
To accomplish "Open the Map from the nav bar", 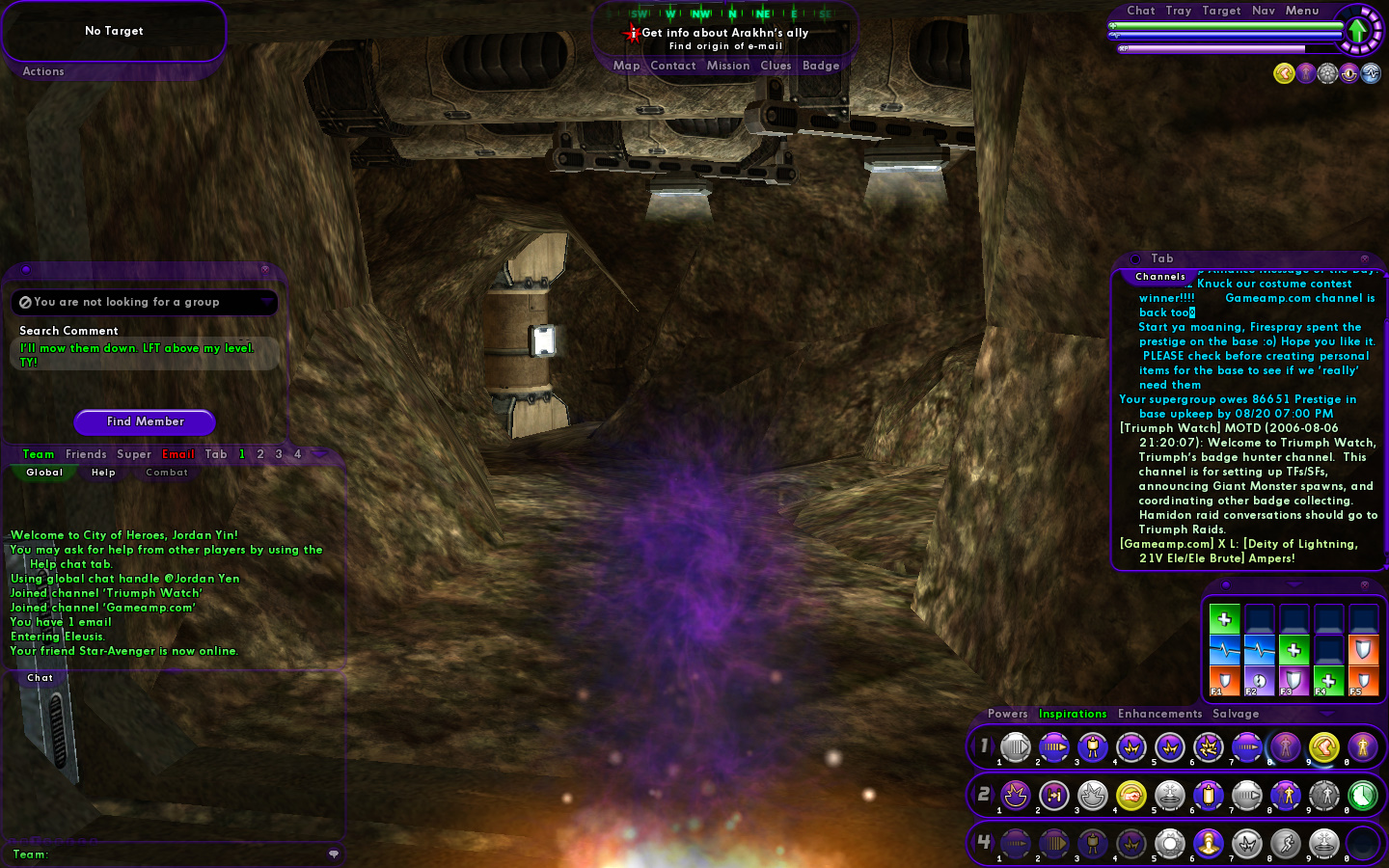I will 626,66.
